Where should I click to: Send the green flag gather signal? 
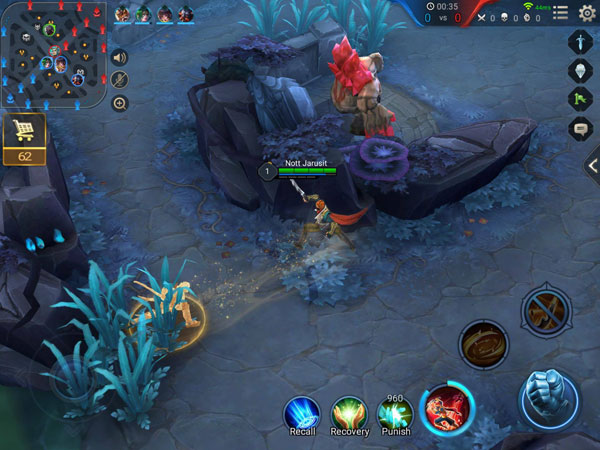(x=580, y=100)
